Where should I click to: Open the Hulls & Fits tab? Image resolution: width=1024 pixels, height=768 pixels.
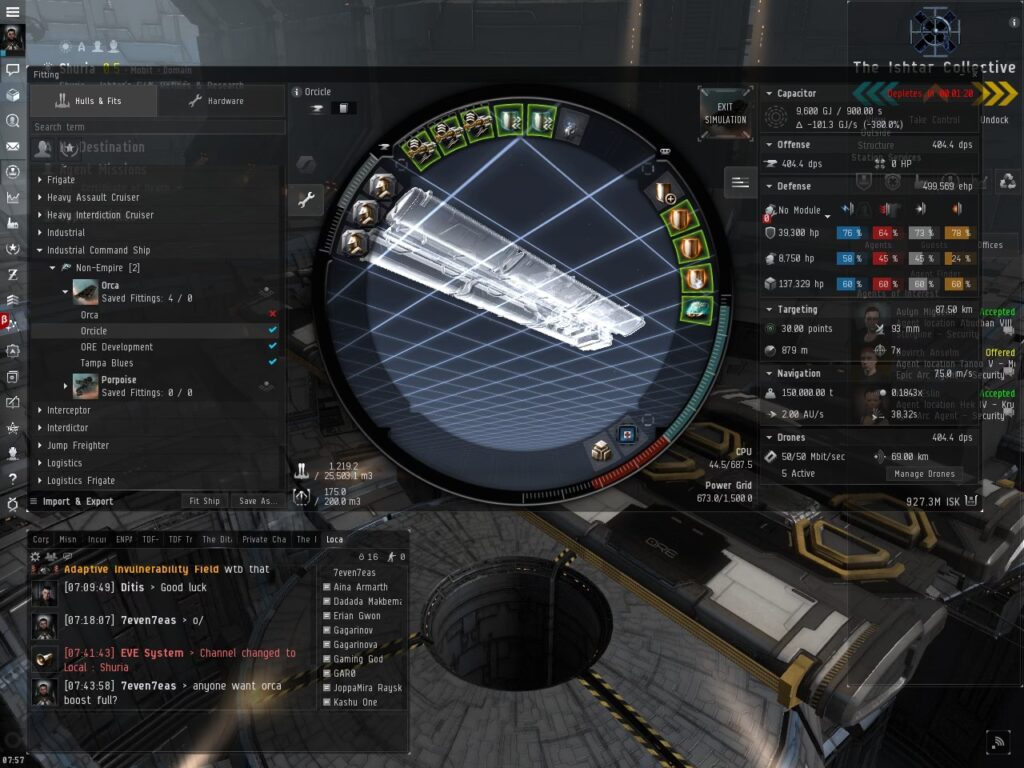point(92,101)
